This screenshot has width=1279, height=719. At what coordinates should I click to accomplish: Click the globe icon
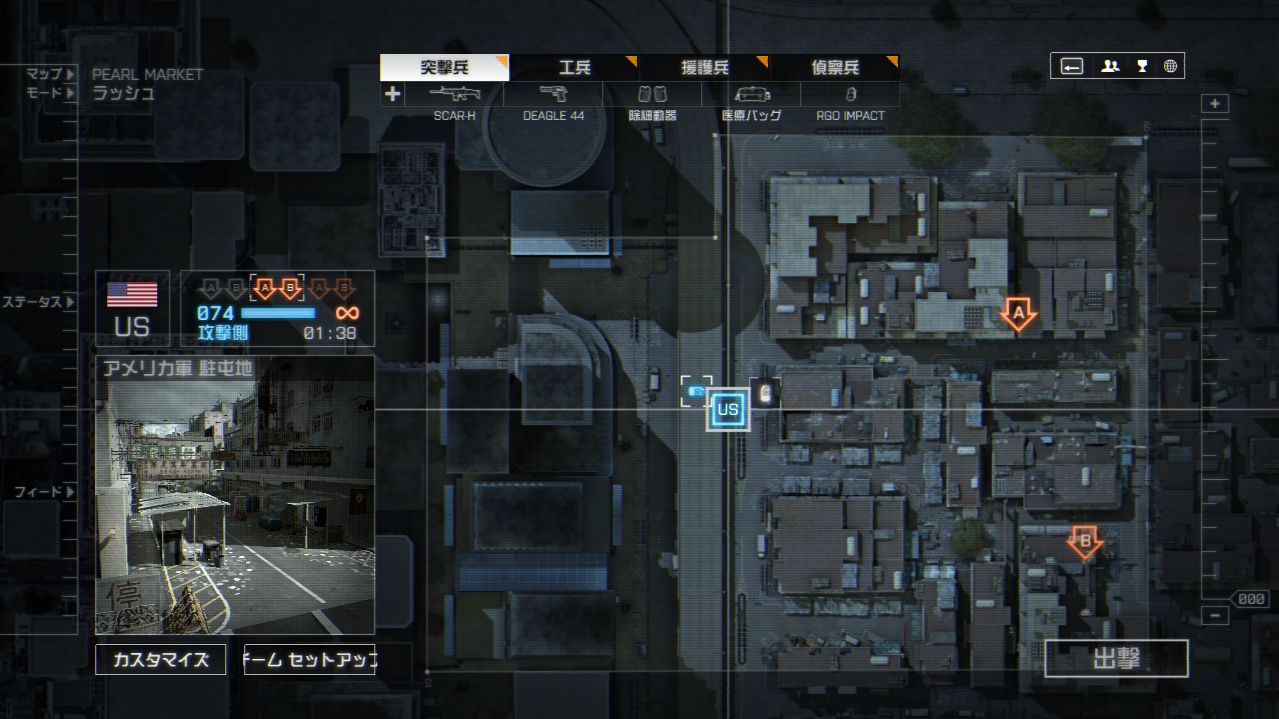pos(1170,67)
